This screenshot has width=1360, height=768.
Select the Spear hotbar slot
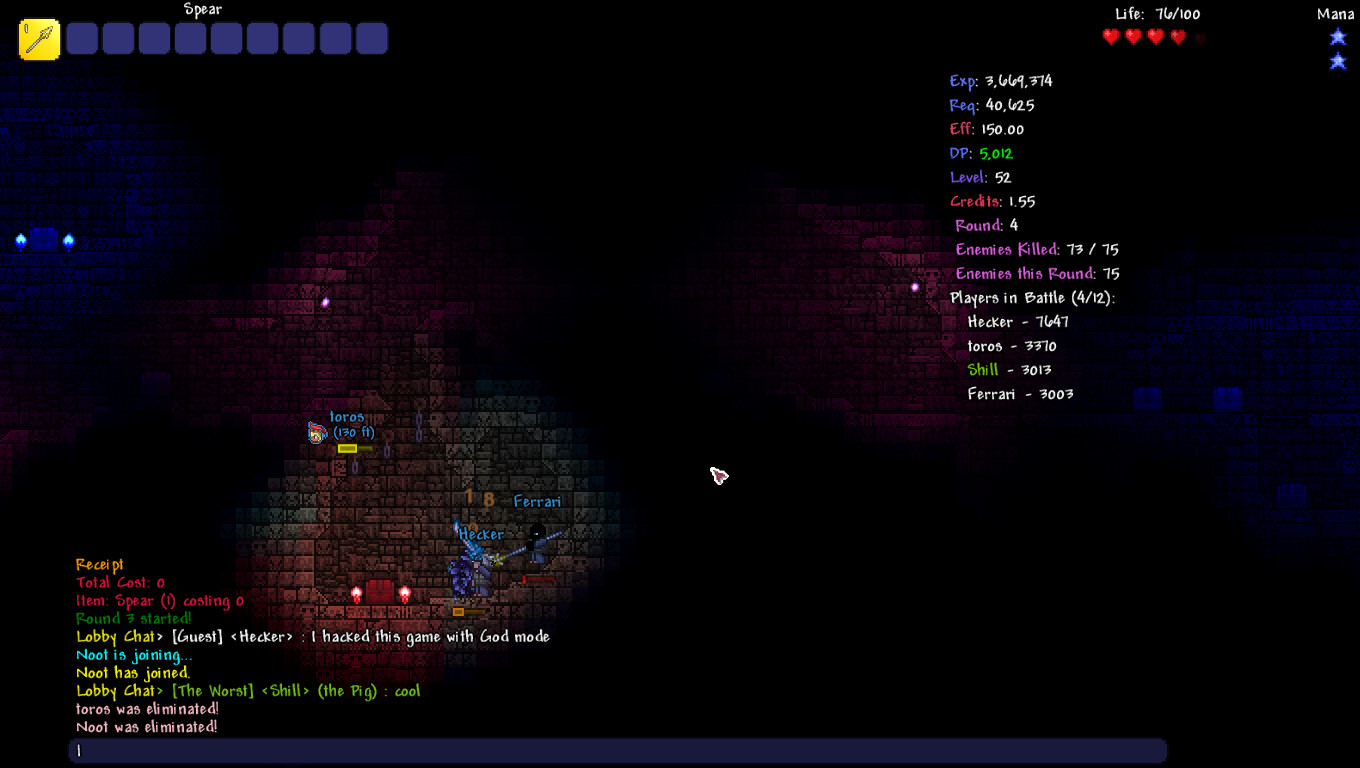coord(40,40)
